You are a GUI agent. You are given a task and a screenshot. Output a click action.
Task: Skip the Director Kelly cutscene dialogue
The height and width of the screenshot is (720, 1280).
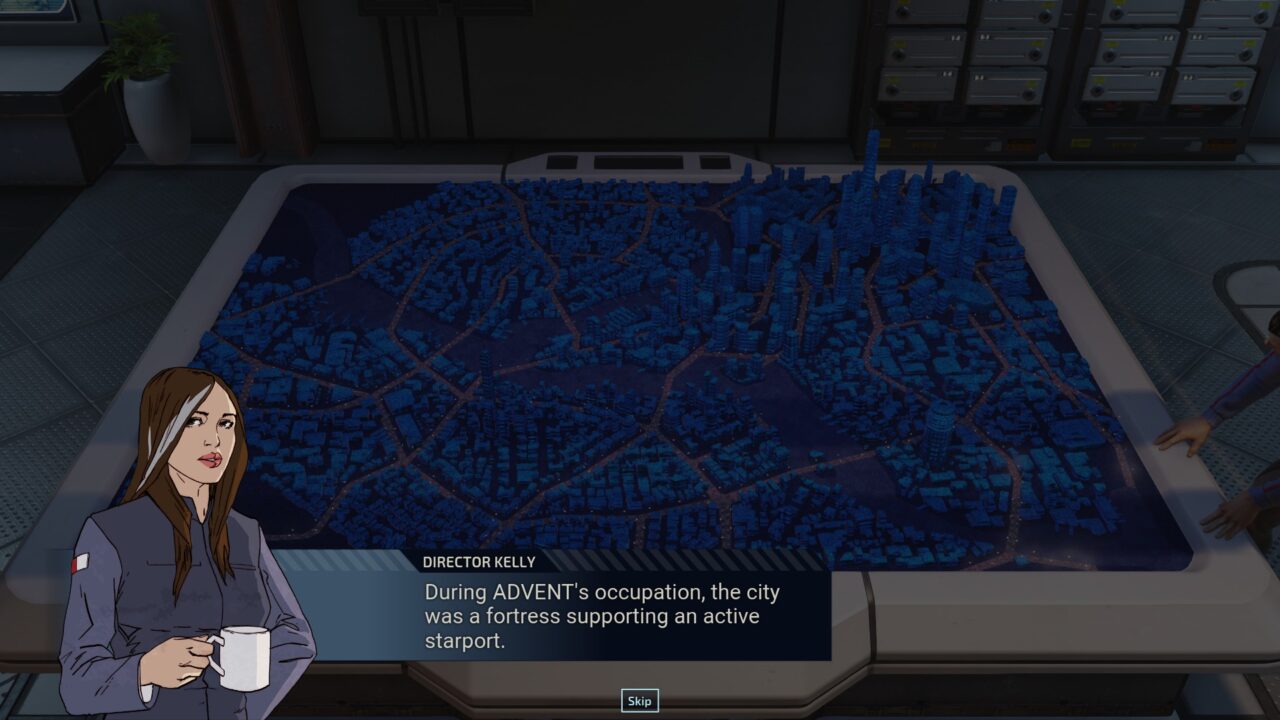point(640,701)
